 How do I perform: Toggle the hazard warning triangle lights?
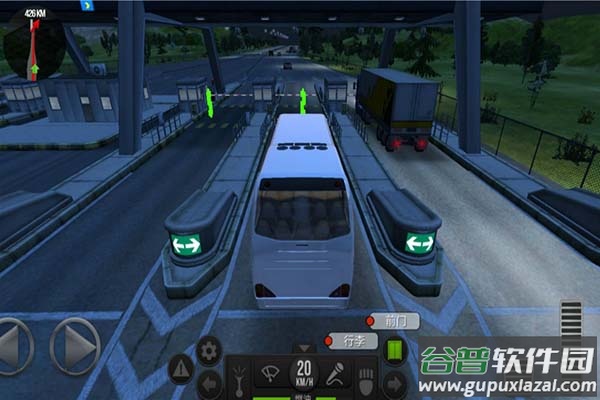(181, 366)
